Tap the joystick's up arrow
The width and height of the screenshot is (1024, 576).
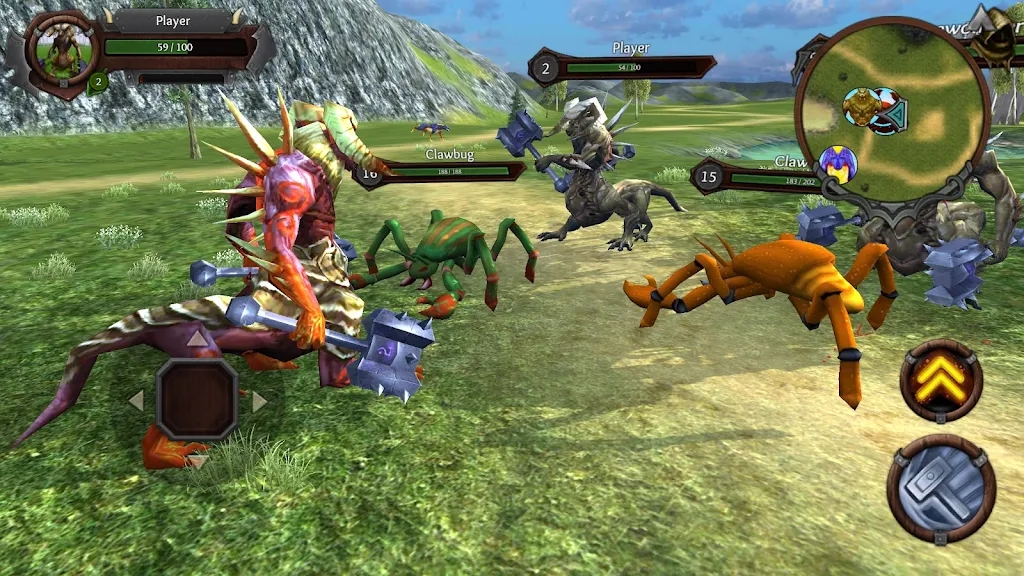tap(197, 341)
